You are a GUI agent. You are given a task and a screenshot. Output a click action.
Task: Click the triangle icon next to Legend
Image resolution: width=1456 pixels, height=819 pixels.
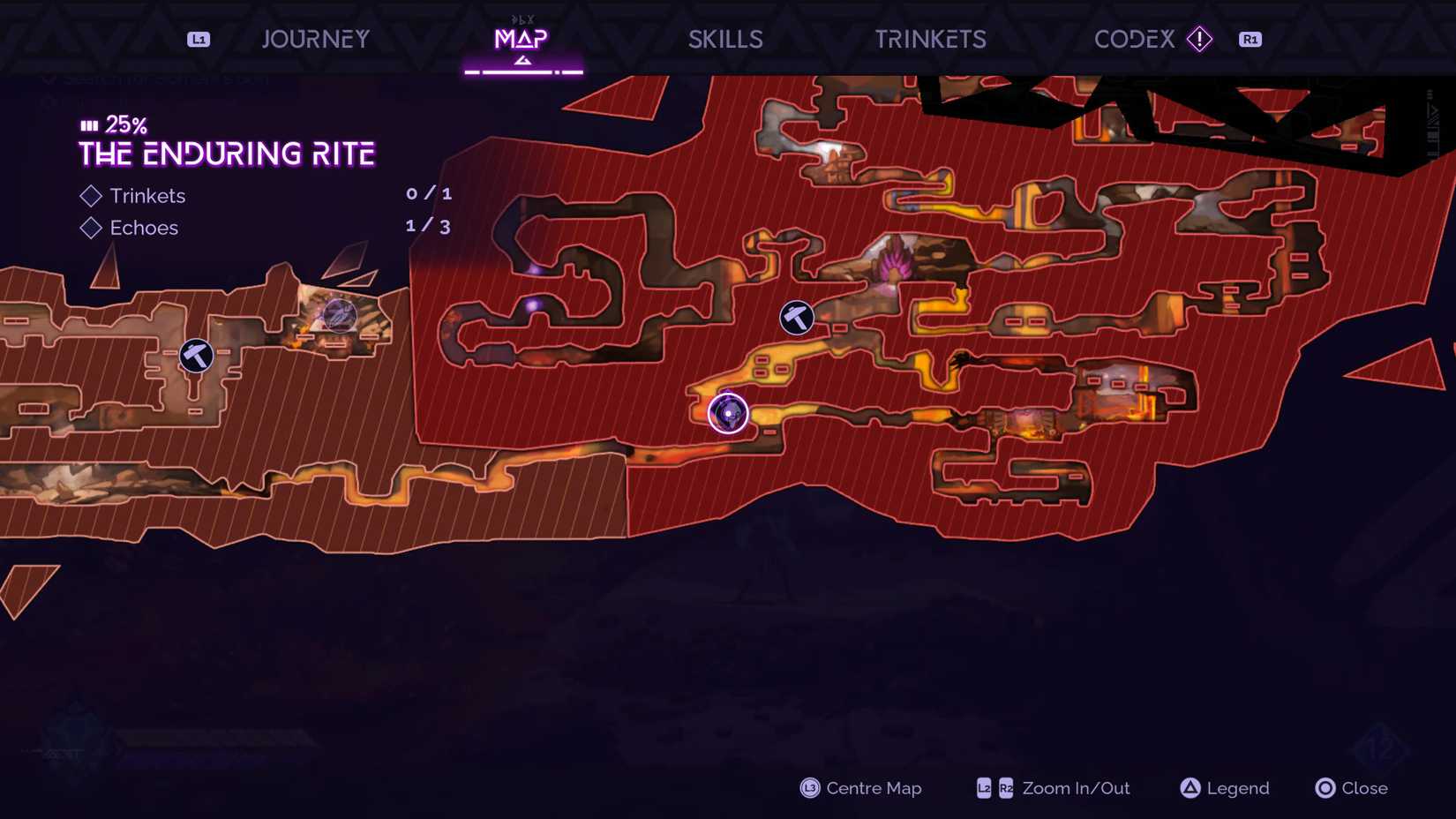tap(1192, 788)
